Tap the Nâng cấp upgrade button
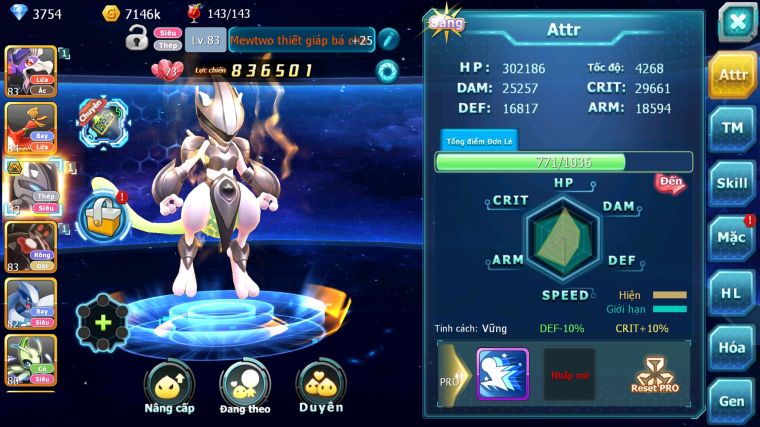This screenshot has width=760, height=427. [x=169, y=388]
